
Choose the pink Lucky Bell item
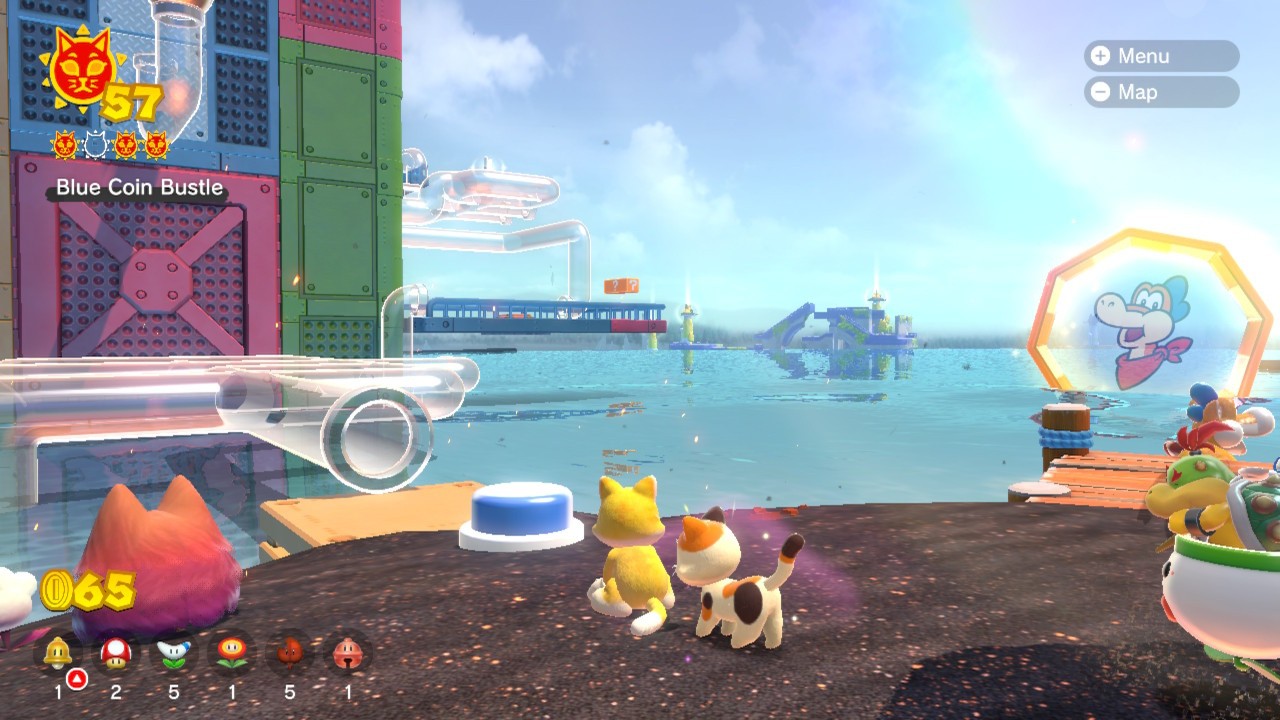pos(348,654)
